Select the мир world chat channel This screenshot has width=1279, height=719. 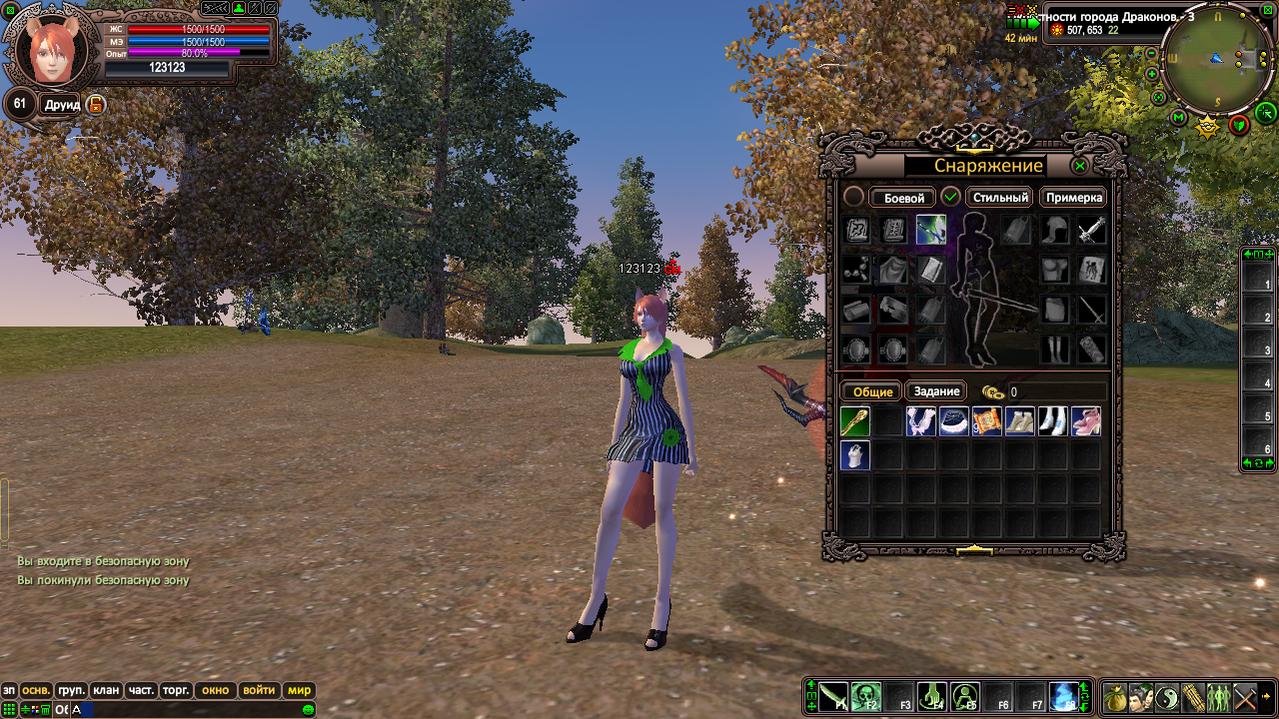pos(299,690)
